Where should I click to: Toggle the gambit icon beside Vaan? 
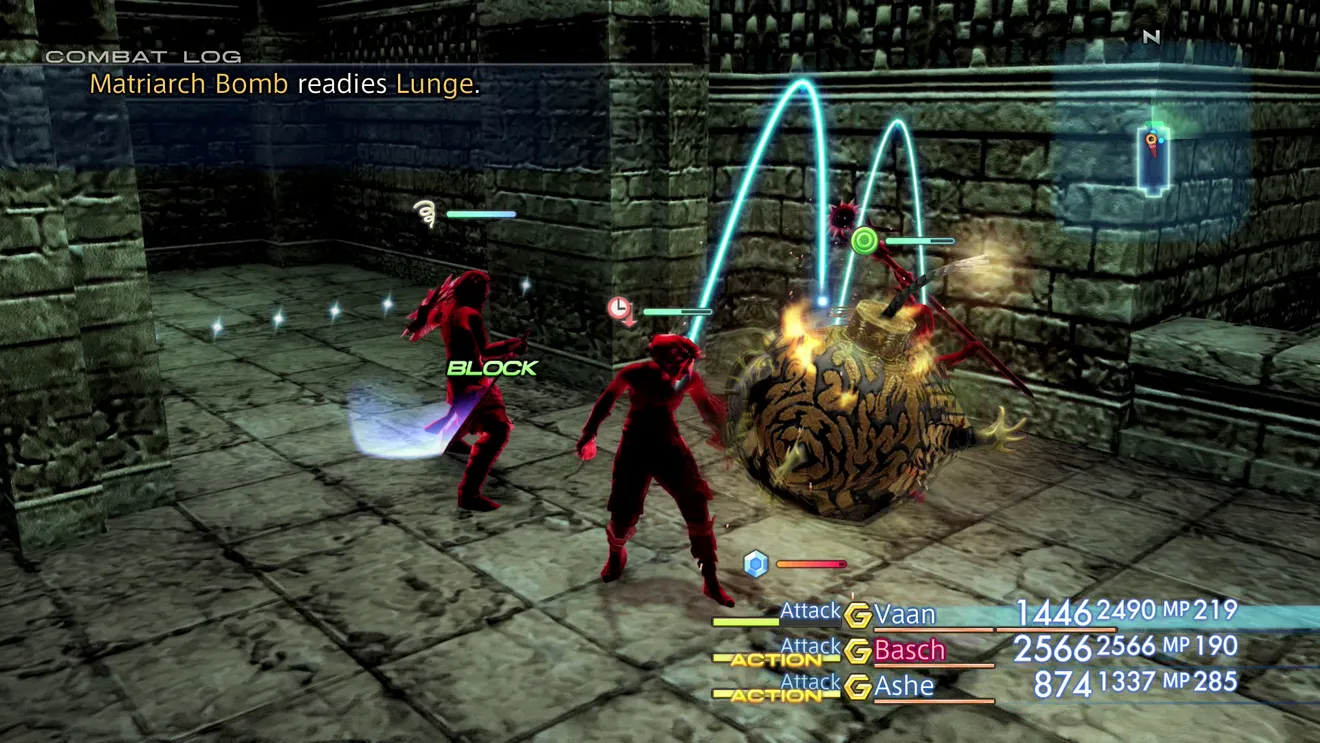pos(857,616)
